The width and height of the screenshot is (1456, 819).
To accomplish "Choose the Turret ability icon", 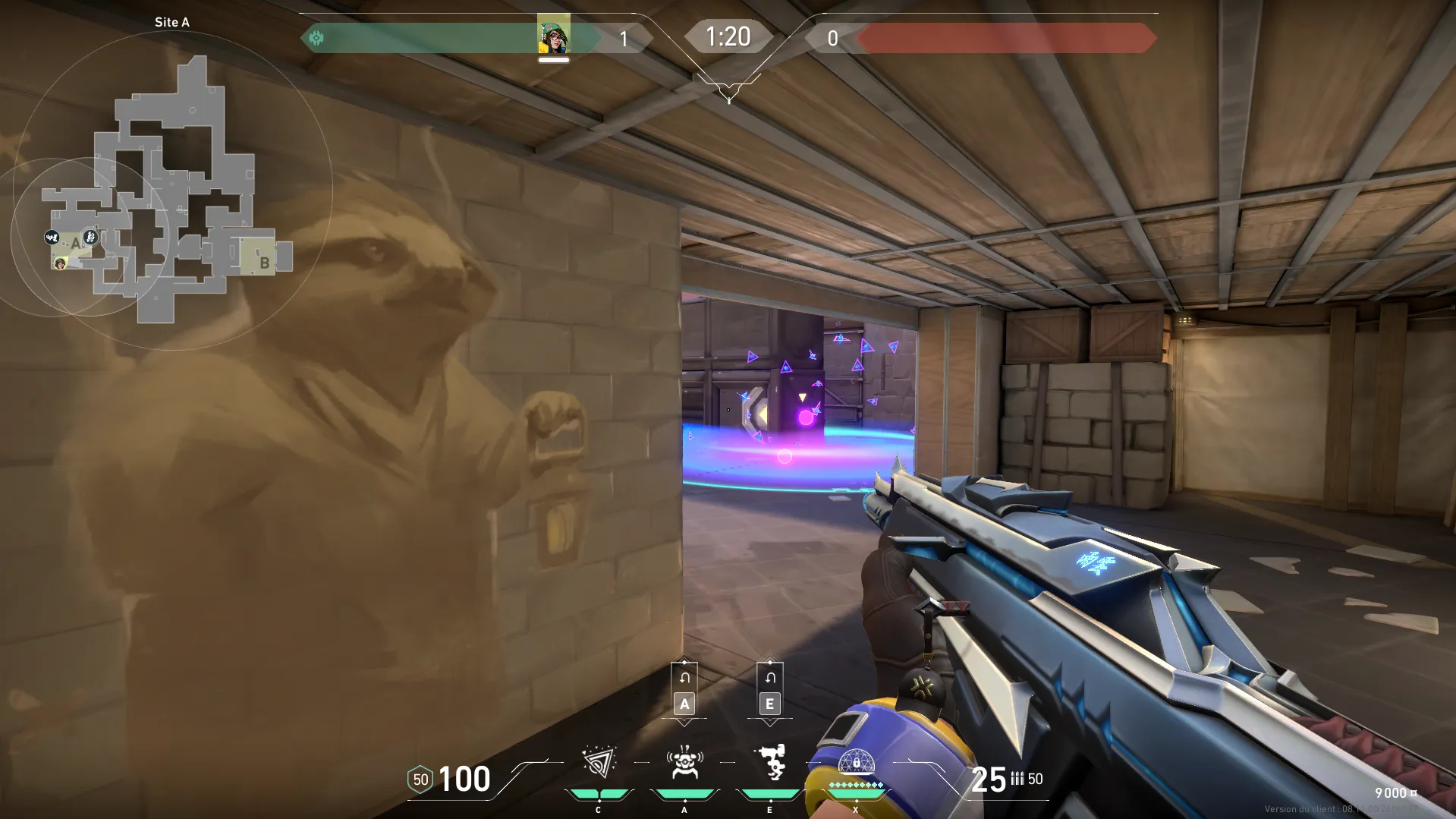I will pyautogui.click(x=770, y=763).
